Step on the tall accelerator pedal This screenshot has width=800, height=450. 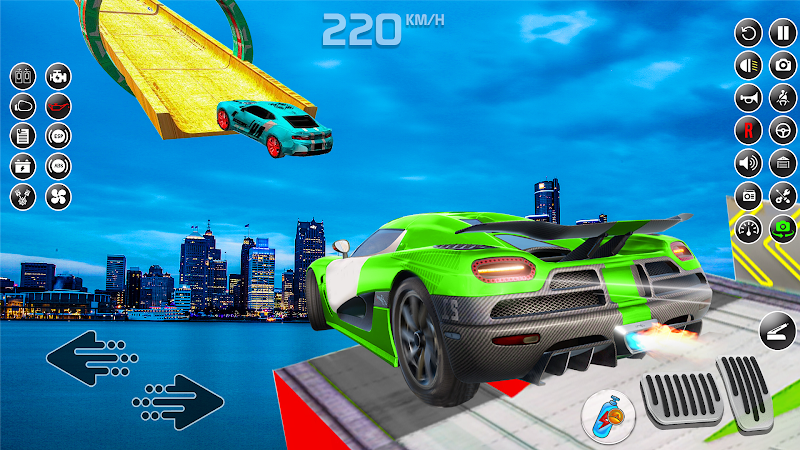point(744,391)
